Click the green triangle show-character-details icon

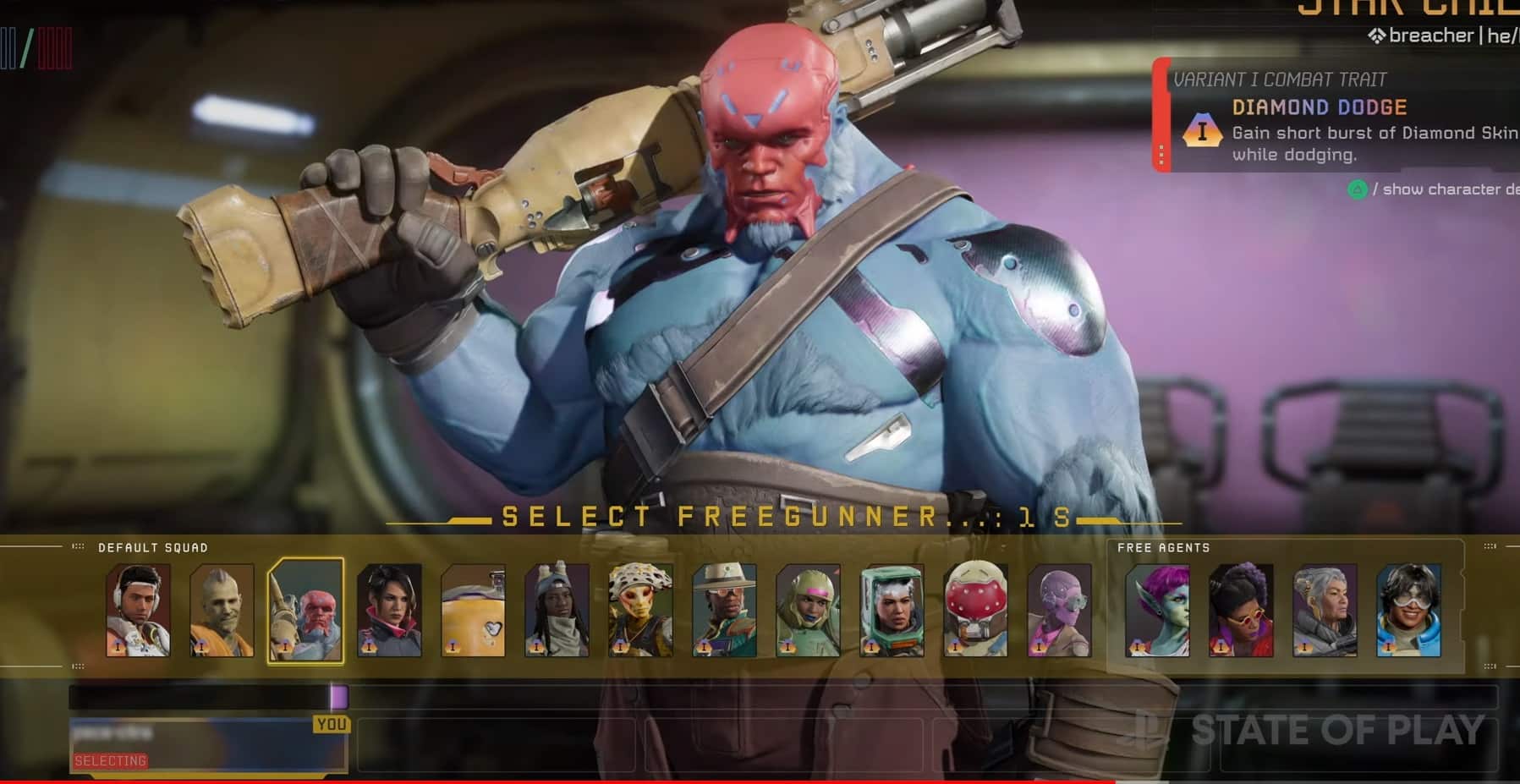pyautogui.click(x=1358, y=189)
